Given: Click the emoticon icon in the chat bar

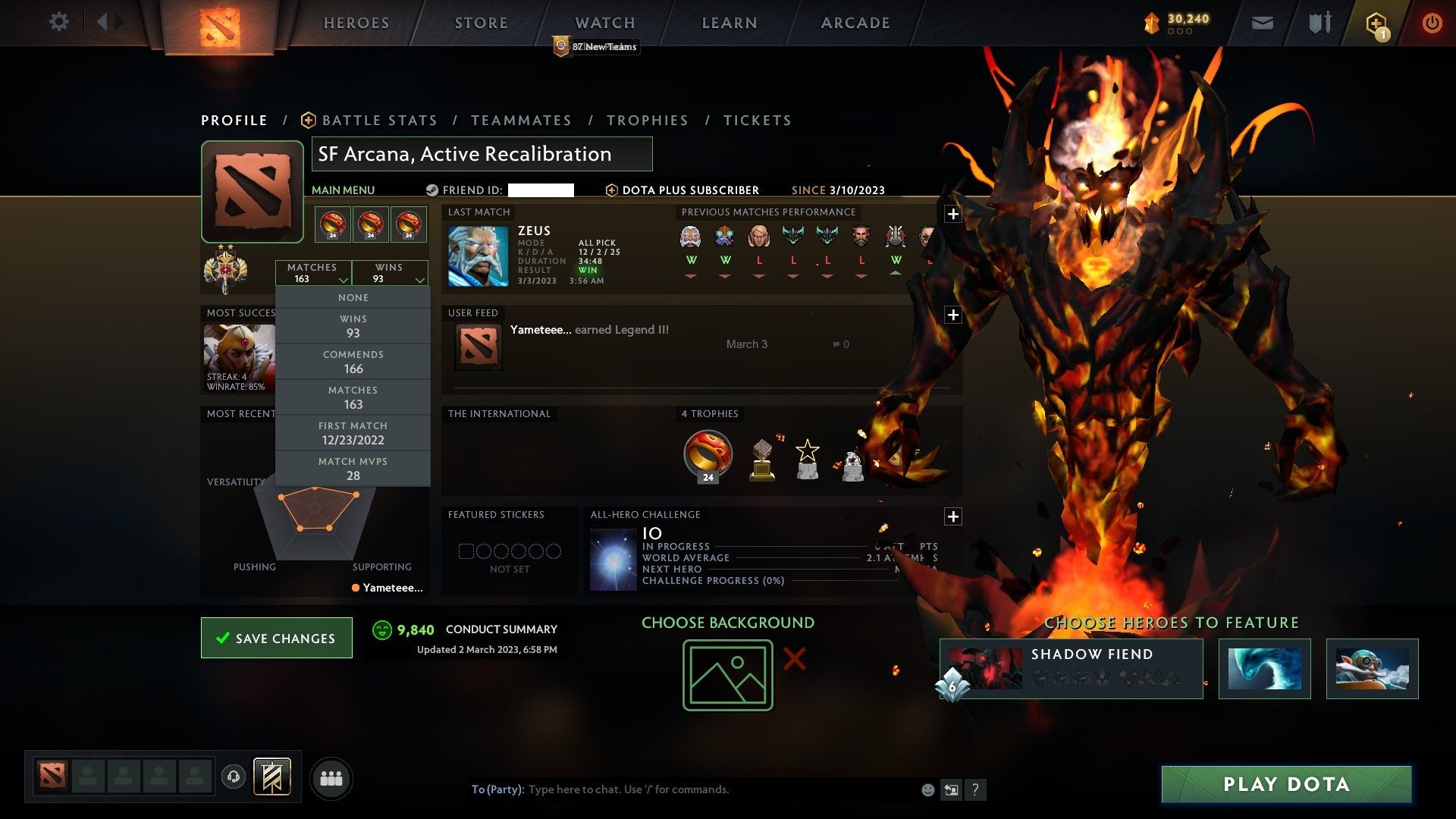Looking at the screenshot, I should pos(927,789).
